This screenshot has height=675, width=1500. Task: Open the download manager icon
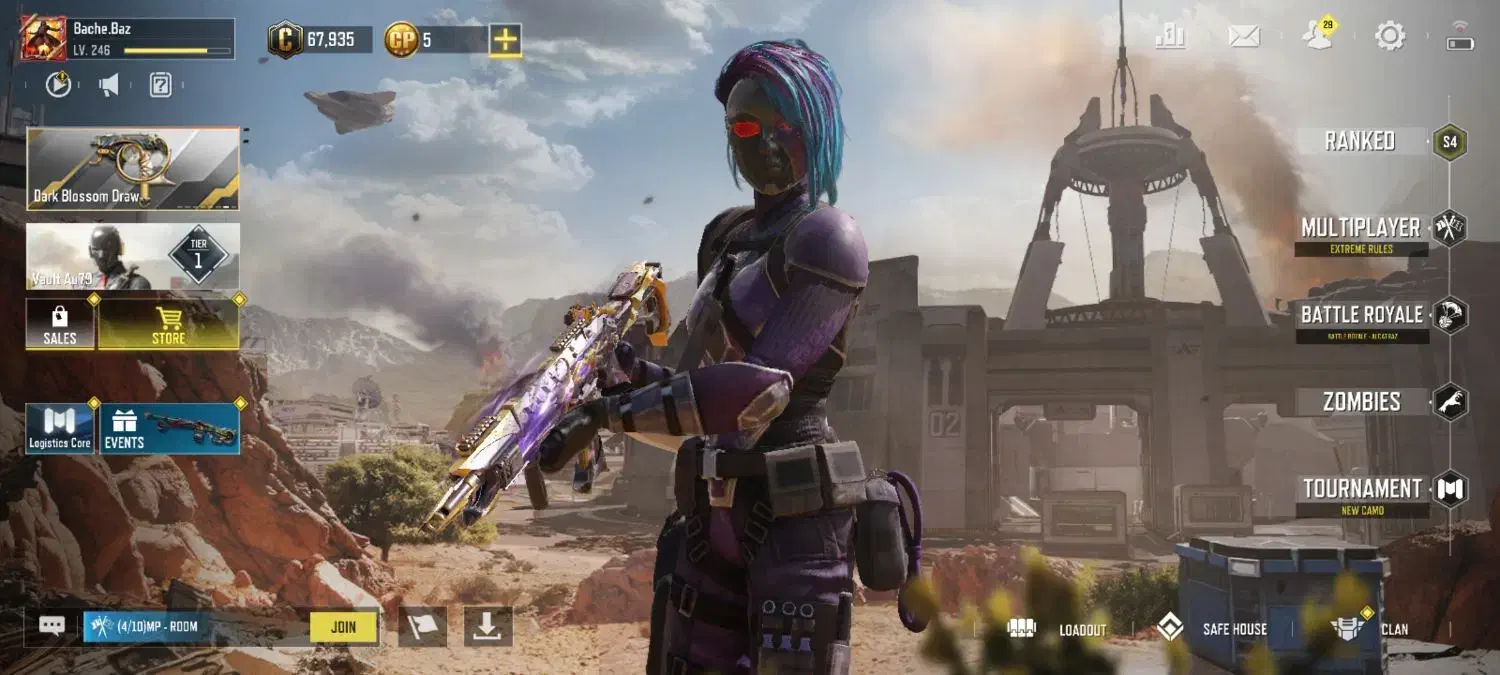click(x=487, y=627)
